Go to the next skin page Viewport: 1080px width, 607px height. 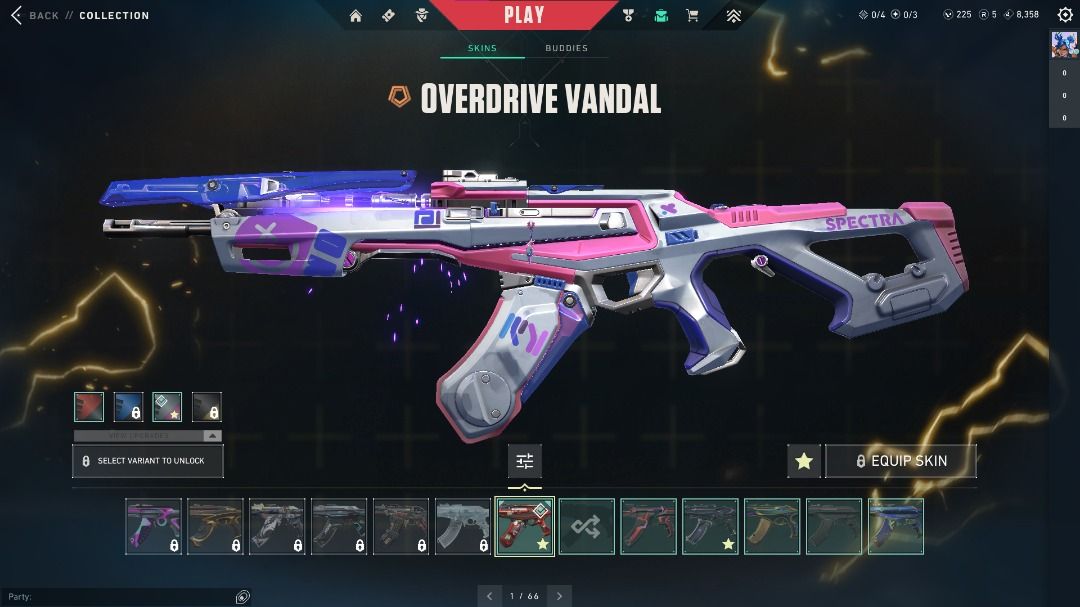pyautogui.click(x=560, y=596)
